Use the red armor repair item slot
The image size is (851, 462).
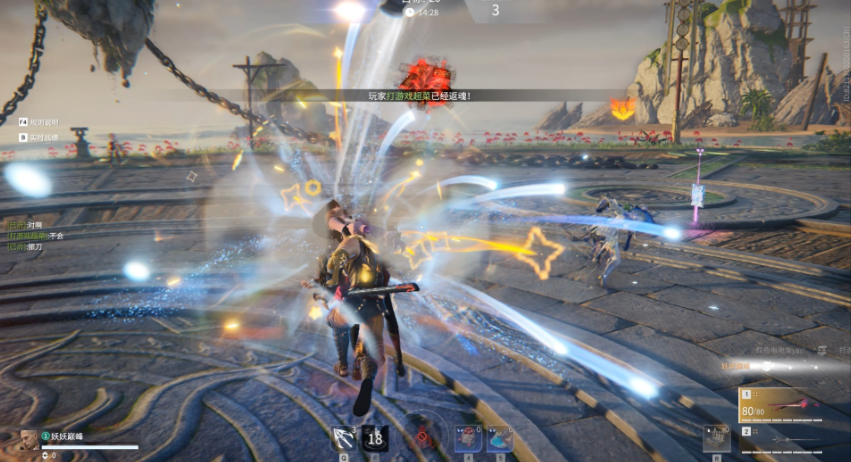click(467, 437)
